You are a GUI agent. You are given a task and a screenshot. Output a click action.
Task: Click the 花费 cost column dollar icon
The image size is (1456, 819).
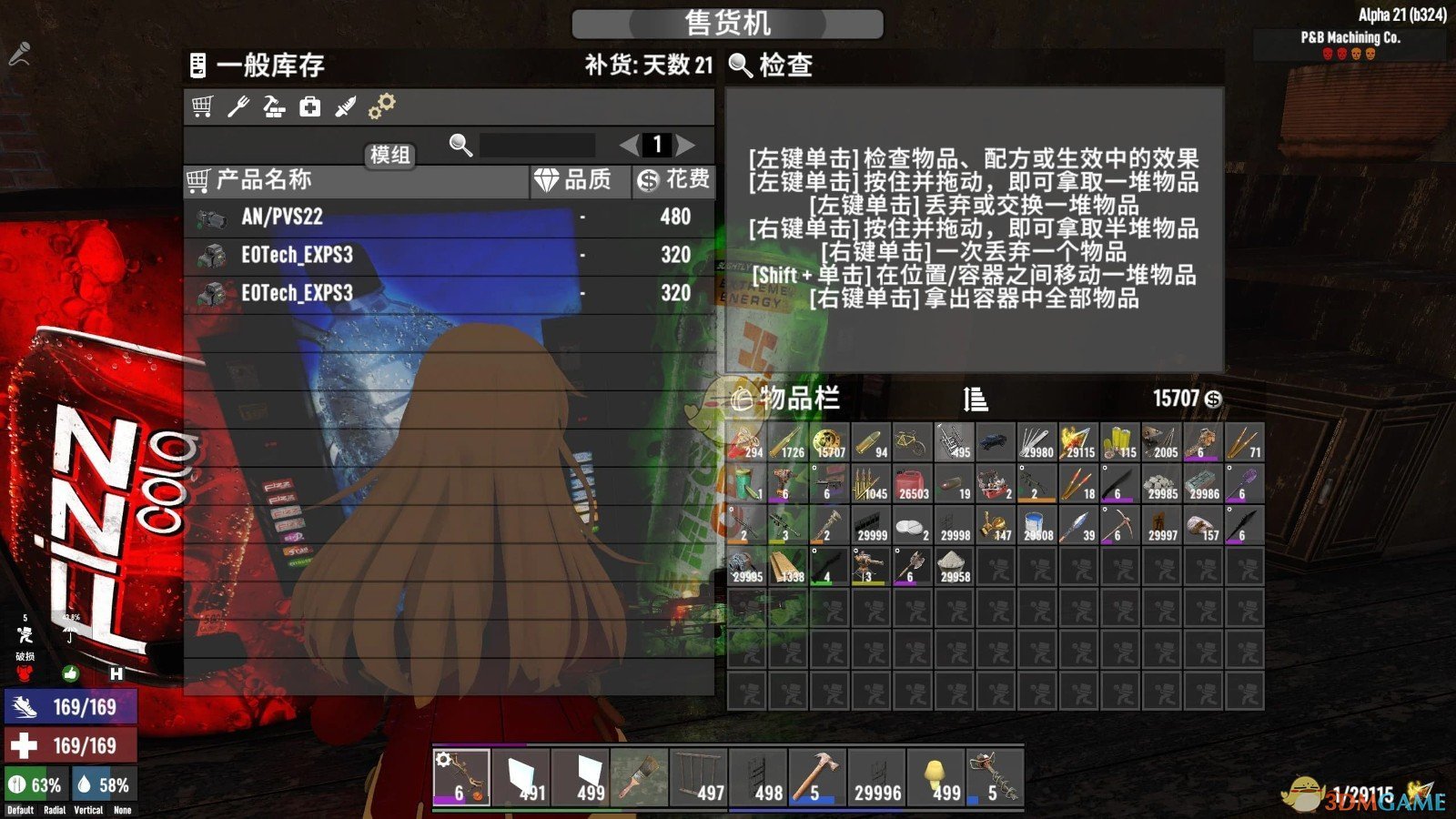click(646, 178)
